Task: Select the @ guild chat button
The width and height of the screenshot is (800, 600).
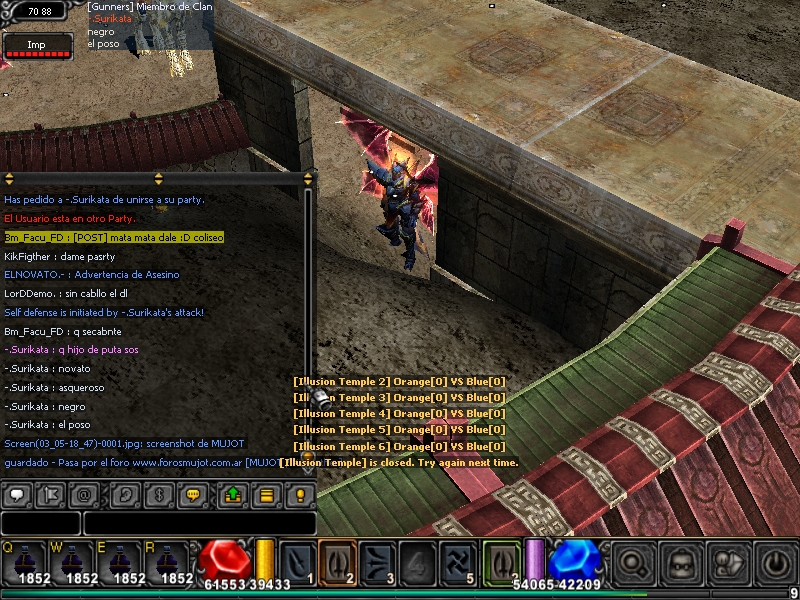Action: (84, 494)
